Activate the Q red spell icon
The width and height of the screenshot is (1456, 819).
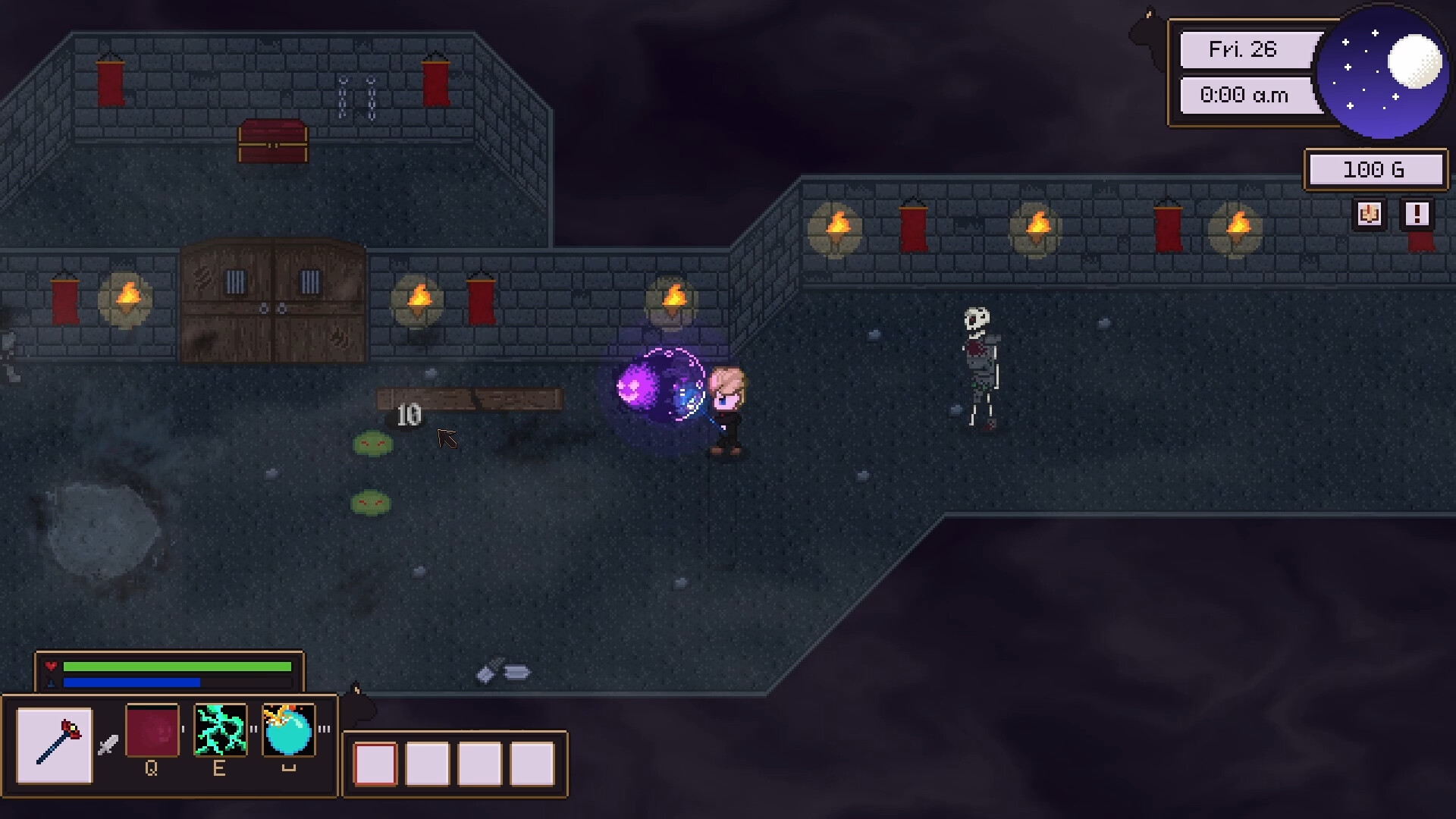click(x=152, y=730)
